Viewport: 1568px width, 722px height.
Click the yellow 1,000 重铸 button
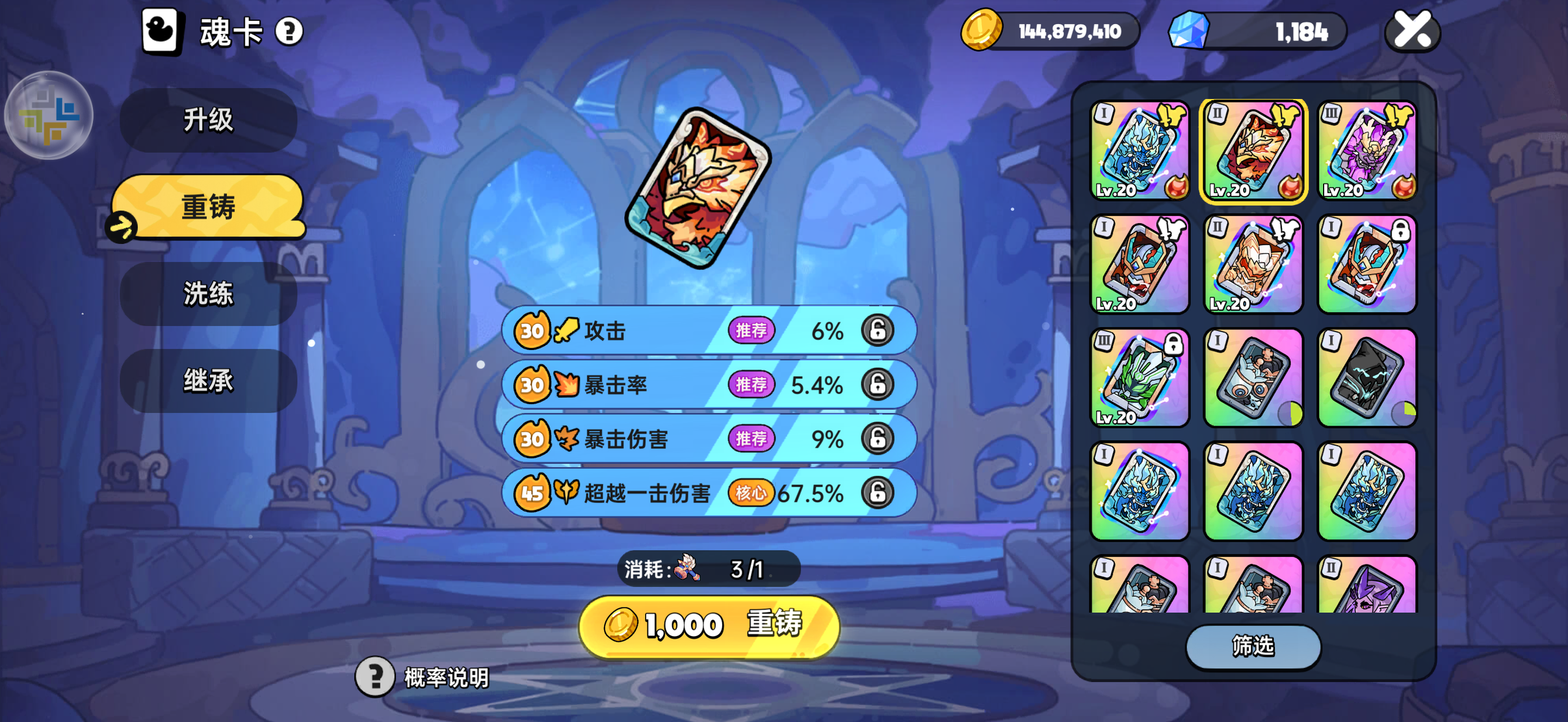tap(709, 626)
